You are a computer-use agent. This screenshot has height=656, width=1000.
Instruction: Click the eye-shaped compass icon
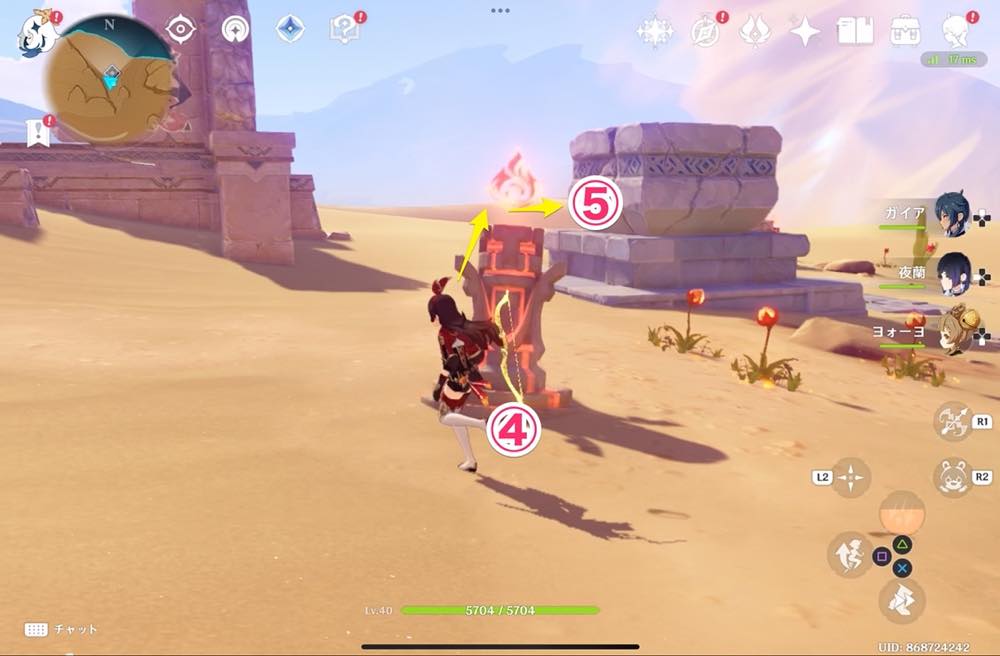pyautogui.click(x=181, y=30)
